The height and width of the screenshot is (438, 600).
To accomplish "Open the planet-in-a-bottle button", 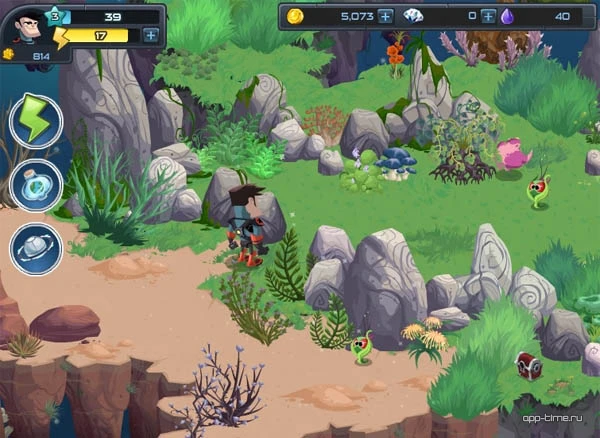I will 36,185.
